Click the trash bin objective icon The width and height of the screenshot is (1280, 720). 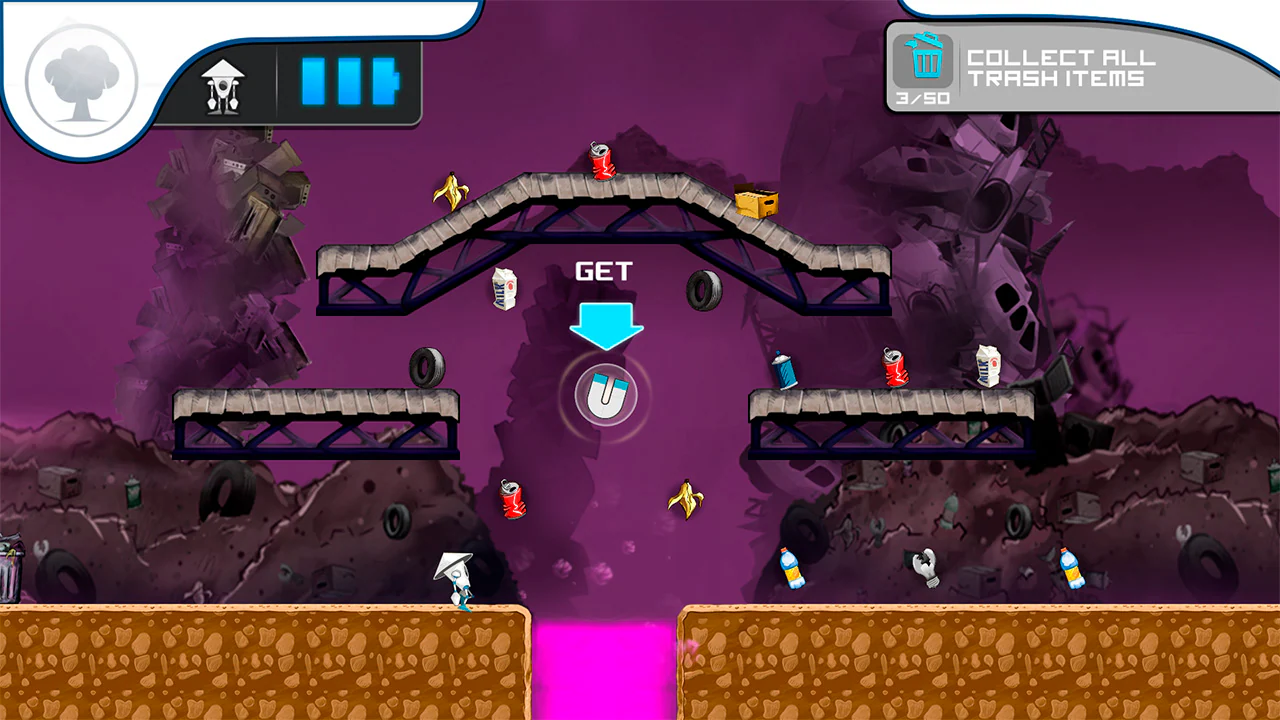925,62
